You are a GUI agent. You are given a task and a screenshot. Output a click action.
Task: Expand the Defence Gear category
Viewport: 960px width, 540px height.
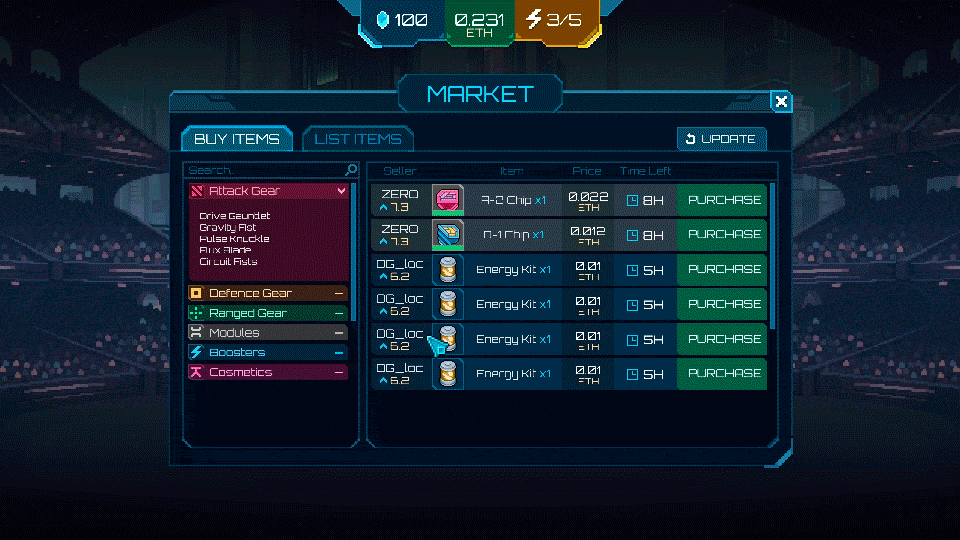(x=269, y=293)
